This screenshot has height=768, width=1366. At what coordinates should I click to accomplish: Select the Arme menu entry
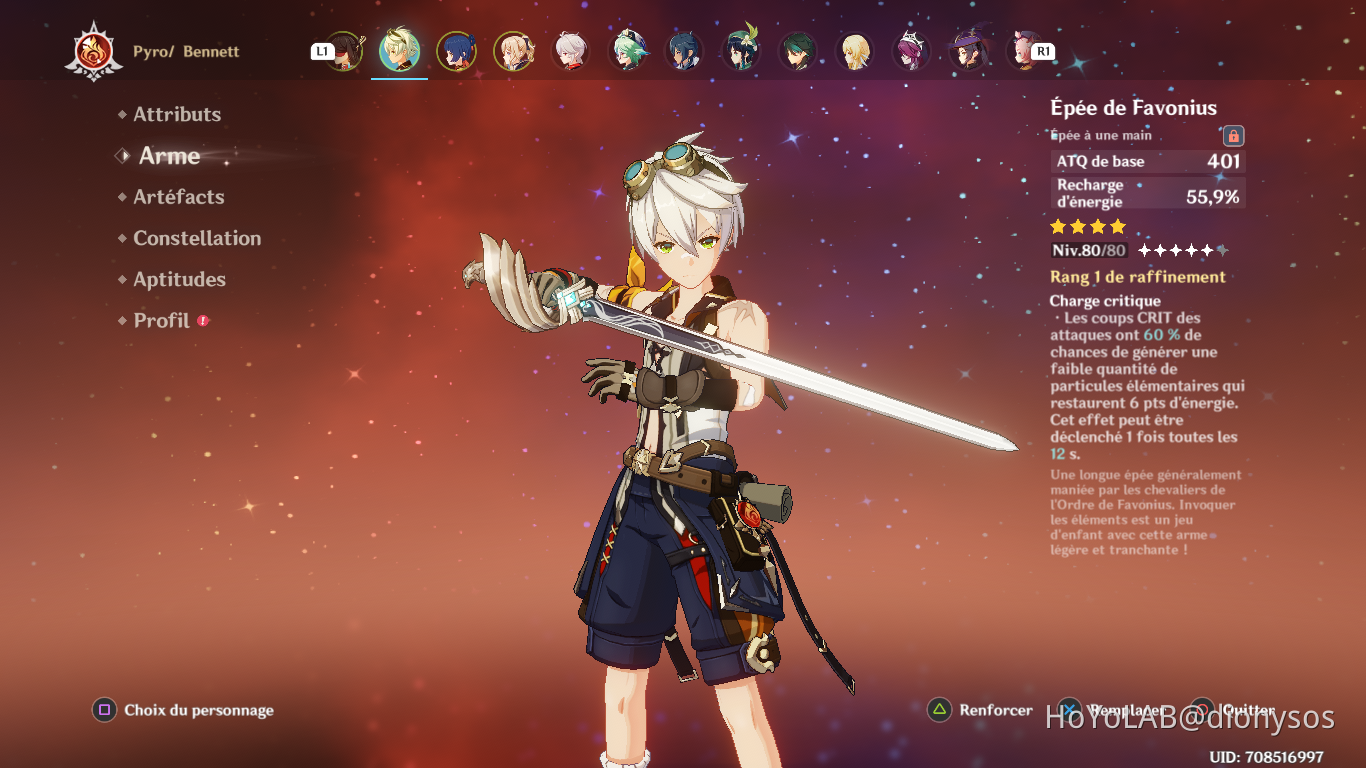coord(169,156)
